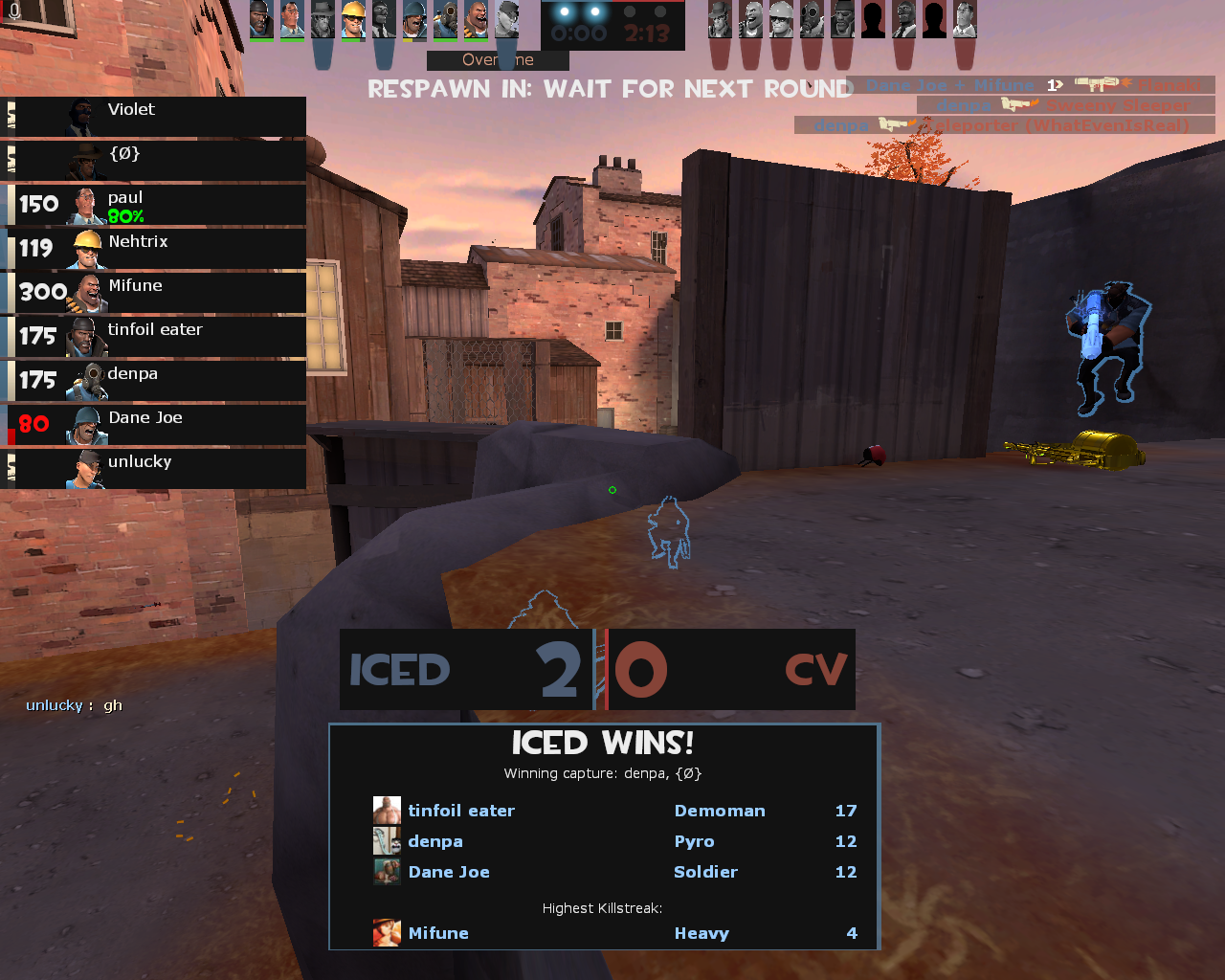
Task: Select Nehtrix the Engineer in the player list
Action: tap(153, 249)
